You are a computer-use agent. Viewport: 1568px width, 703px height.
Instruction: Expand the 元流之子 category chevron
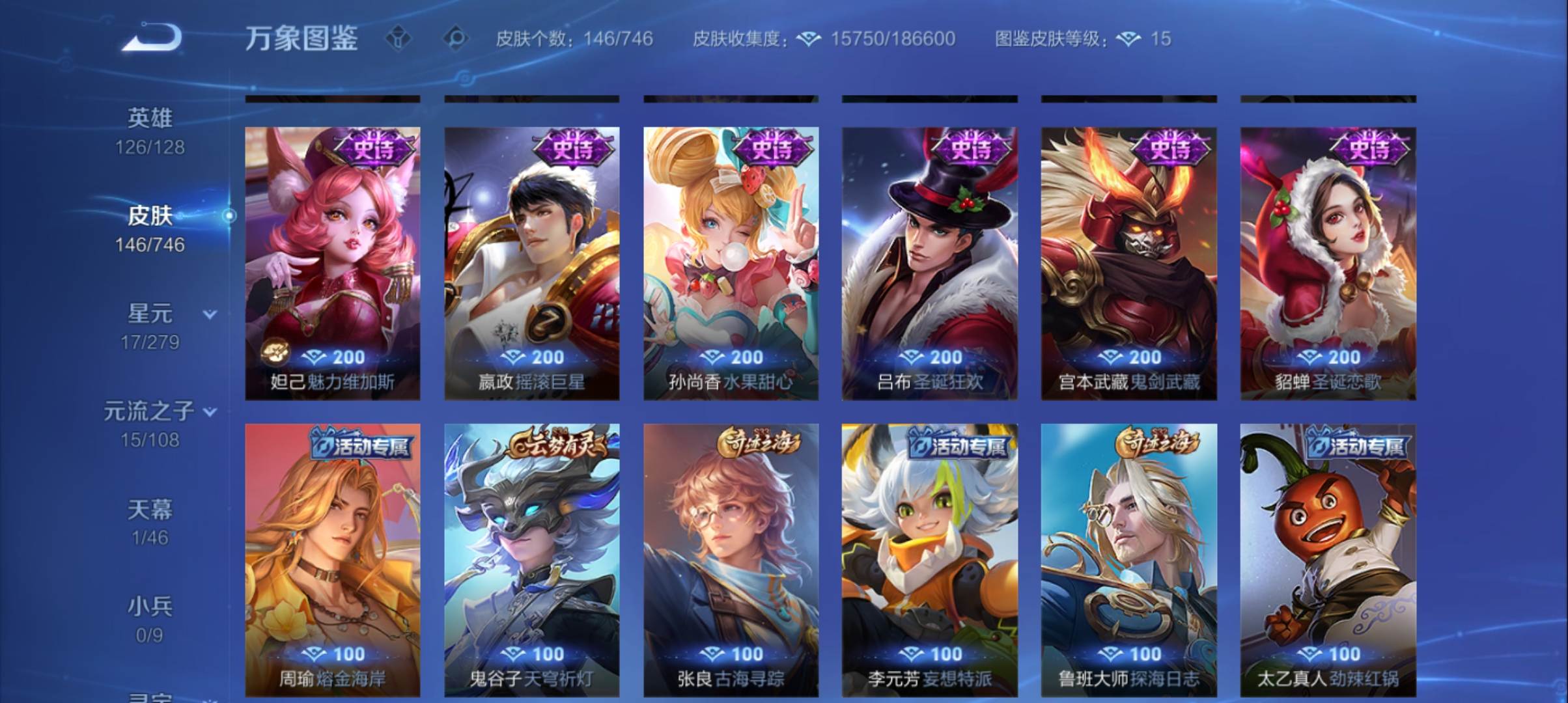point(209,411)
